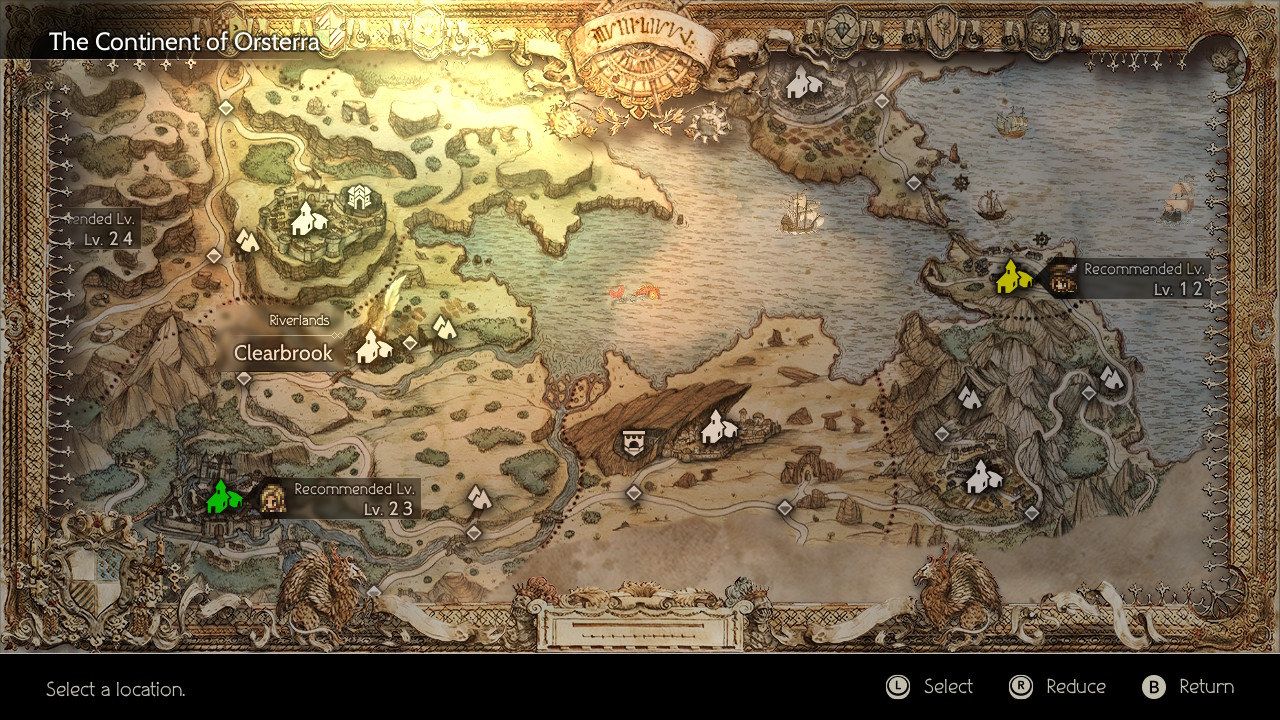Click the Recommended Lv. 23 character portrait
Screen dimensions: 1280x720
(x=272, y=498)
